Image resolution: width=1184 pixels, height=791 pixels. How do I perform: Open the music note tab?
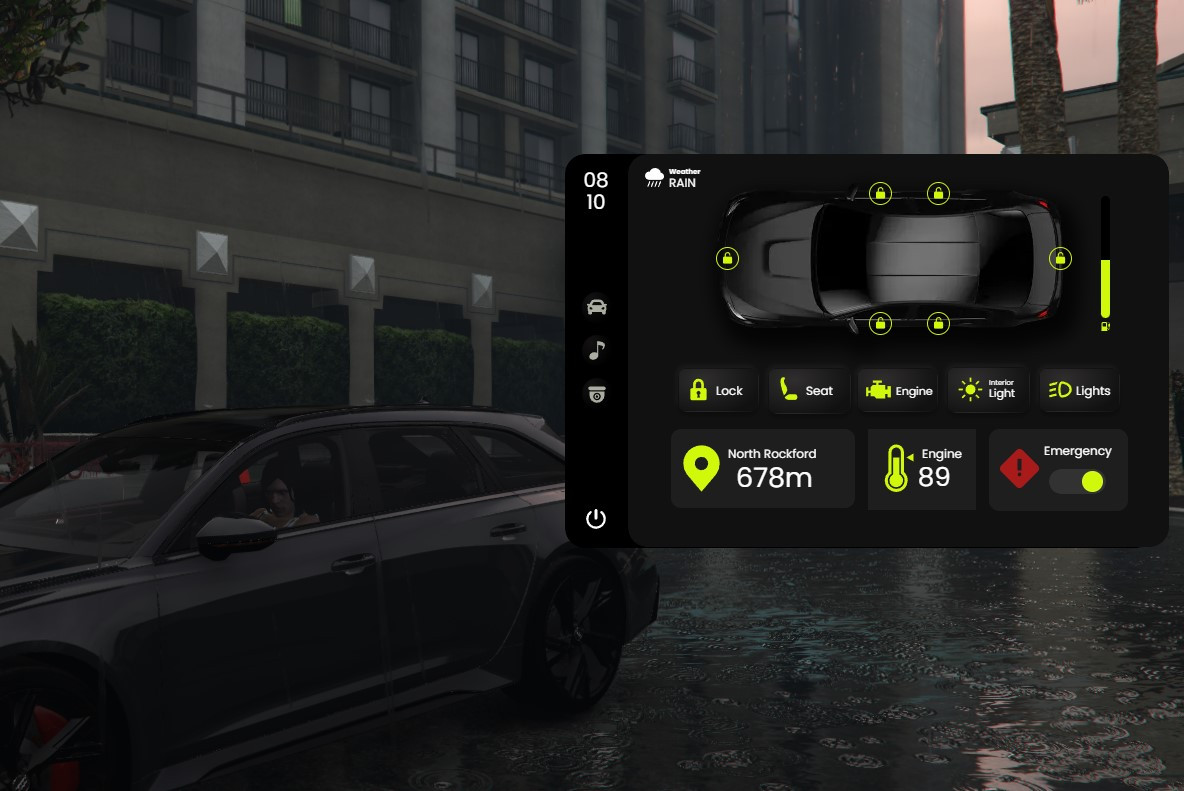[x=596, y=350]
